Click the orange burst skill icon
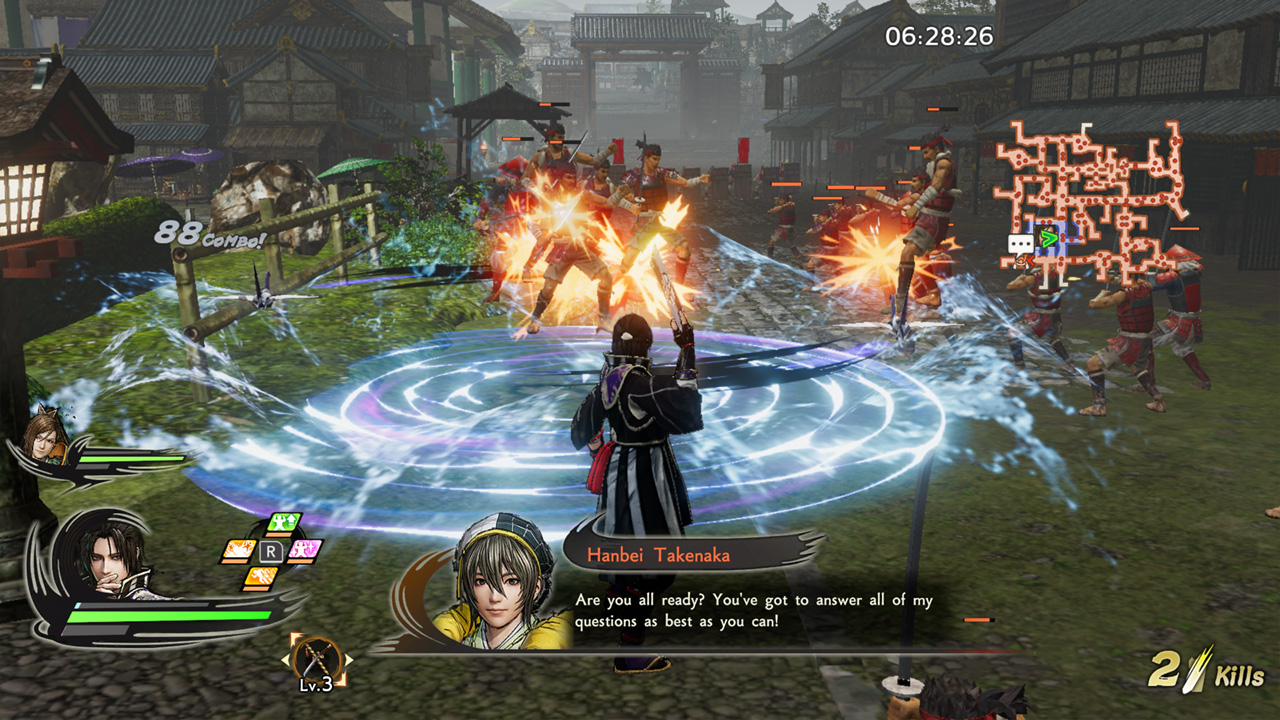Image resolution: width=1280 pixels, height=720 pixels. (x=237, y=551)
